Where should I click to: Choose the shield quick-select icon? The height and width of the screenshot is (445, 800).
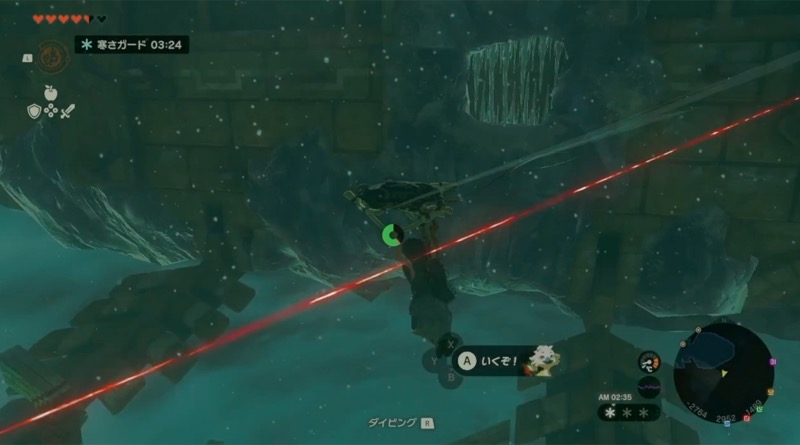point(33,111)
